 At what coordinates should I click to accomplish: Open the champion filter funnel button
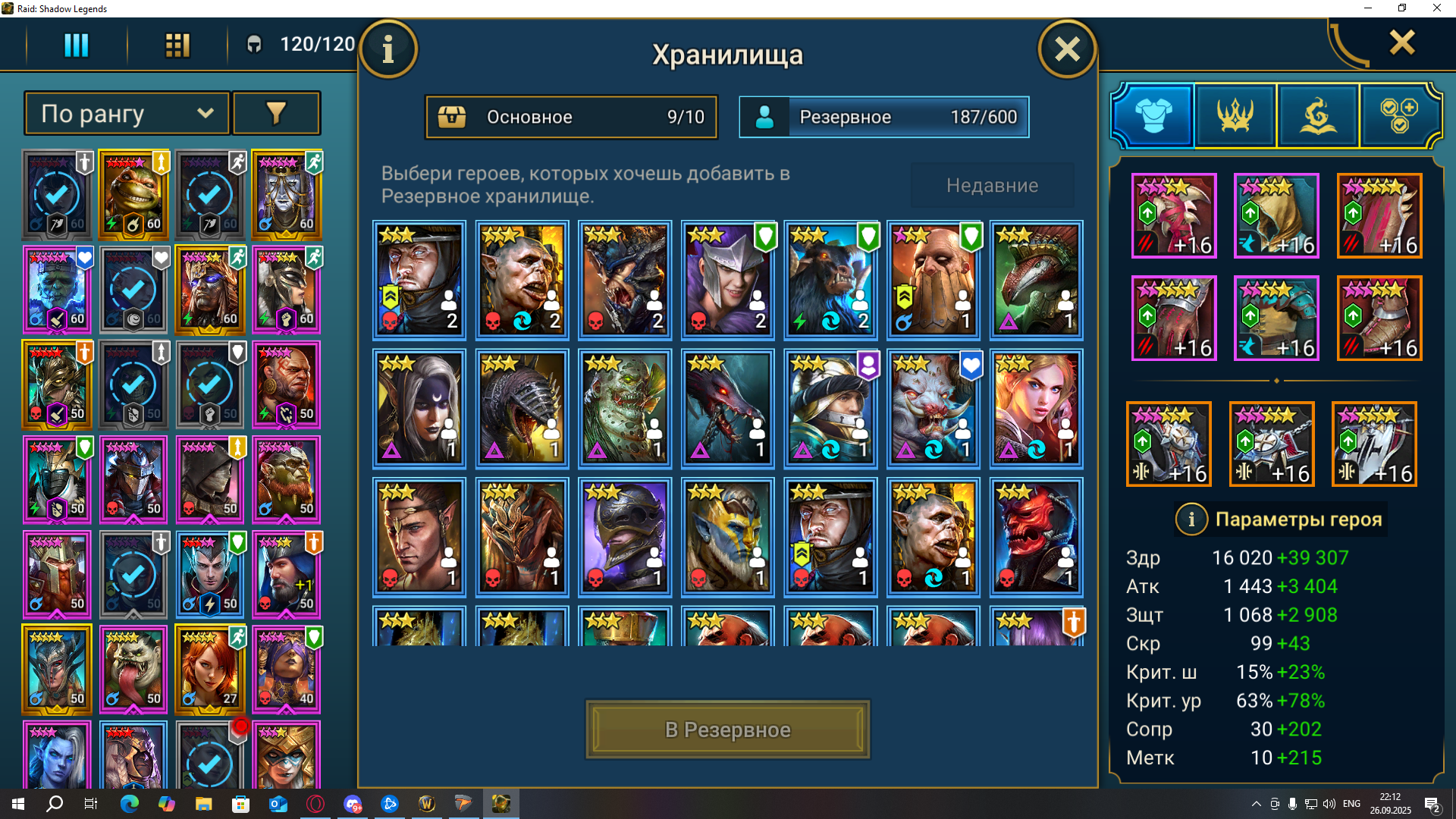276,114
